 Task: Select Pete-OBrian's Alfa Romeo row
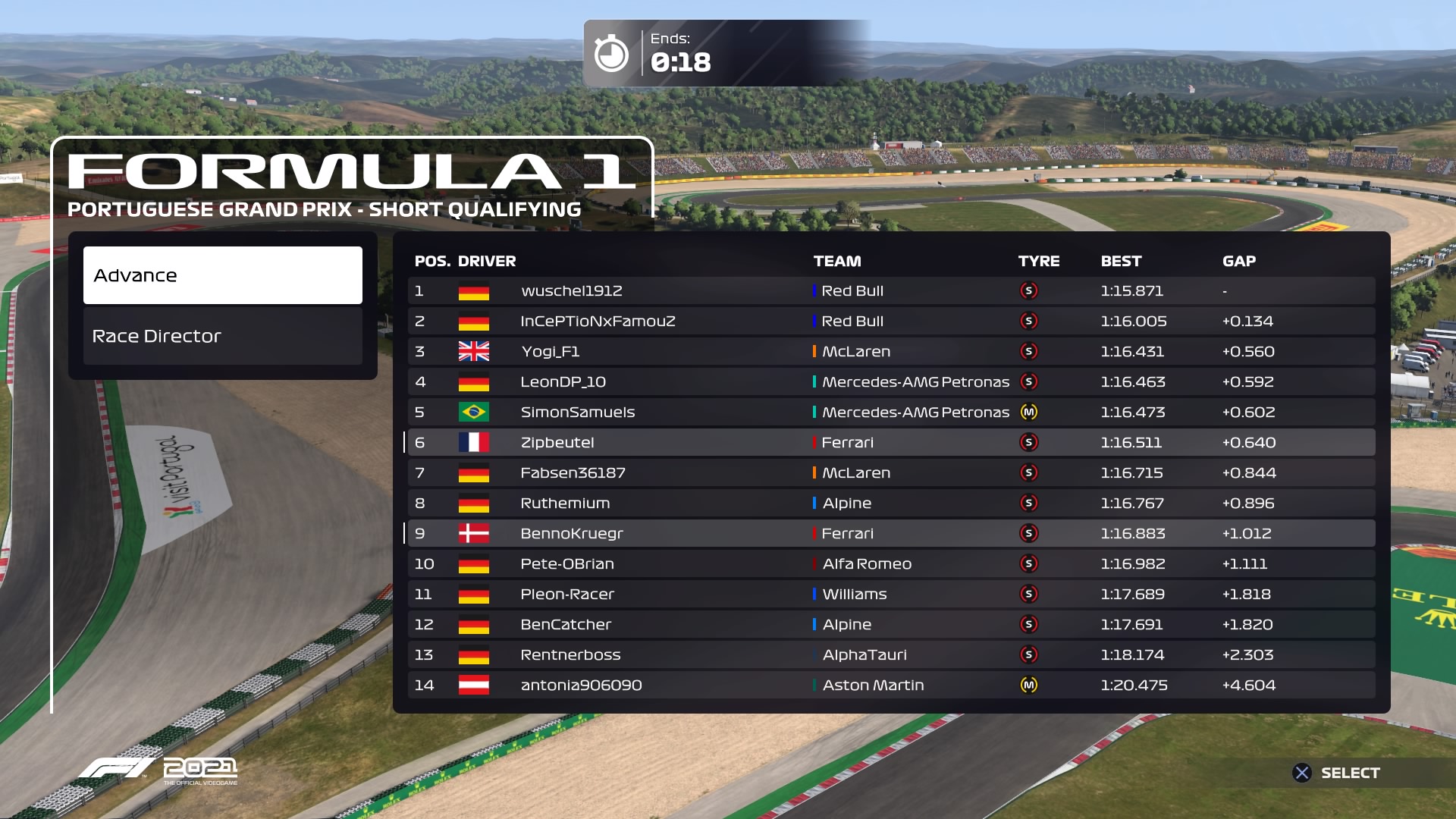(890, 564)
